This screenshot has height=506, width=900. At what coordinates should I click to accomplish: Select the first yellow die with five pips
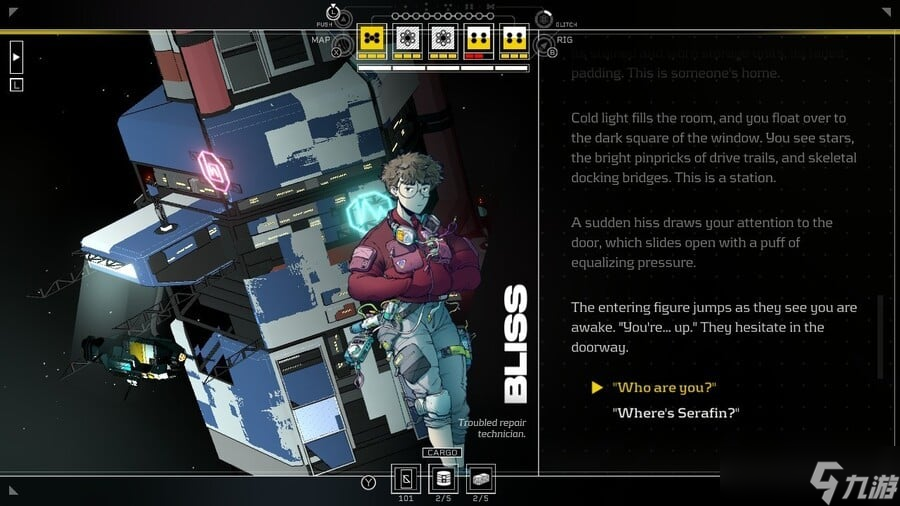pos(372,40)
